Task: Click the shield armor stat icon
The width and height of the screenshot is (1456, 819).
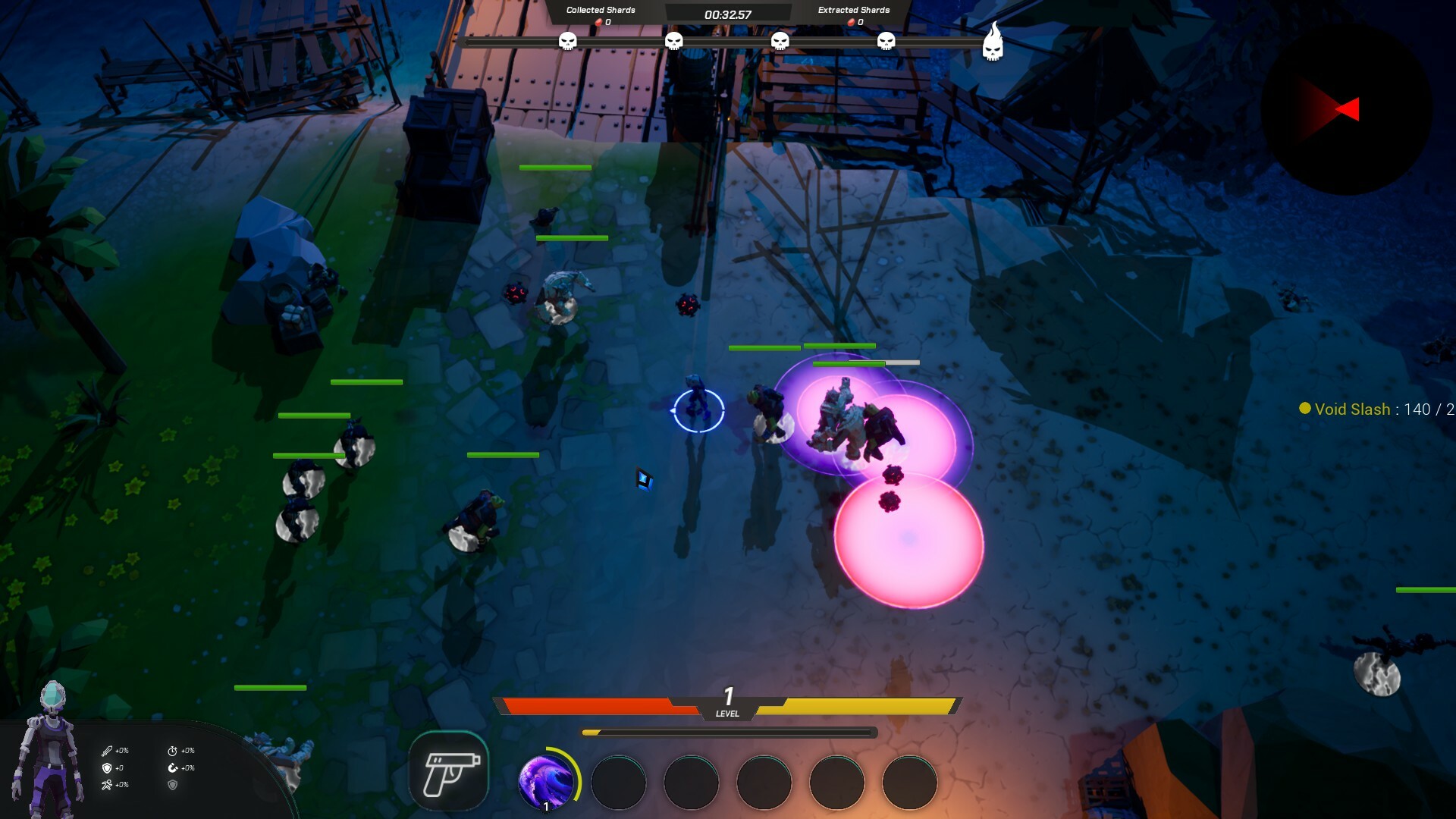Action: point(107,770)
